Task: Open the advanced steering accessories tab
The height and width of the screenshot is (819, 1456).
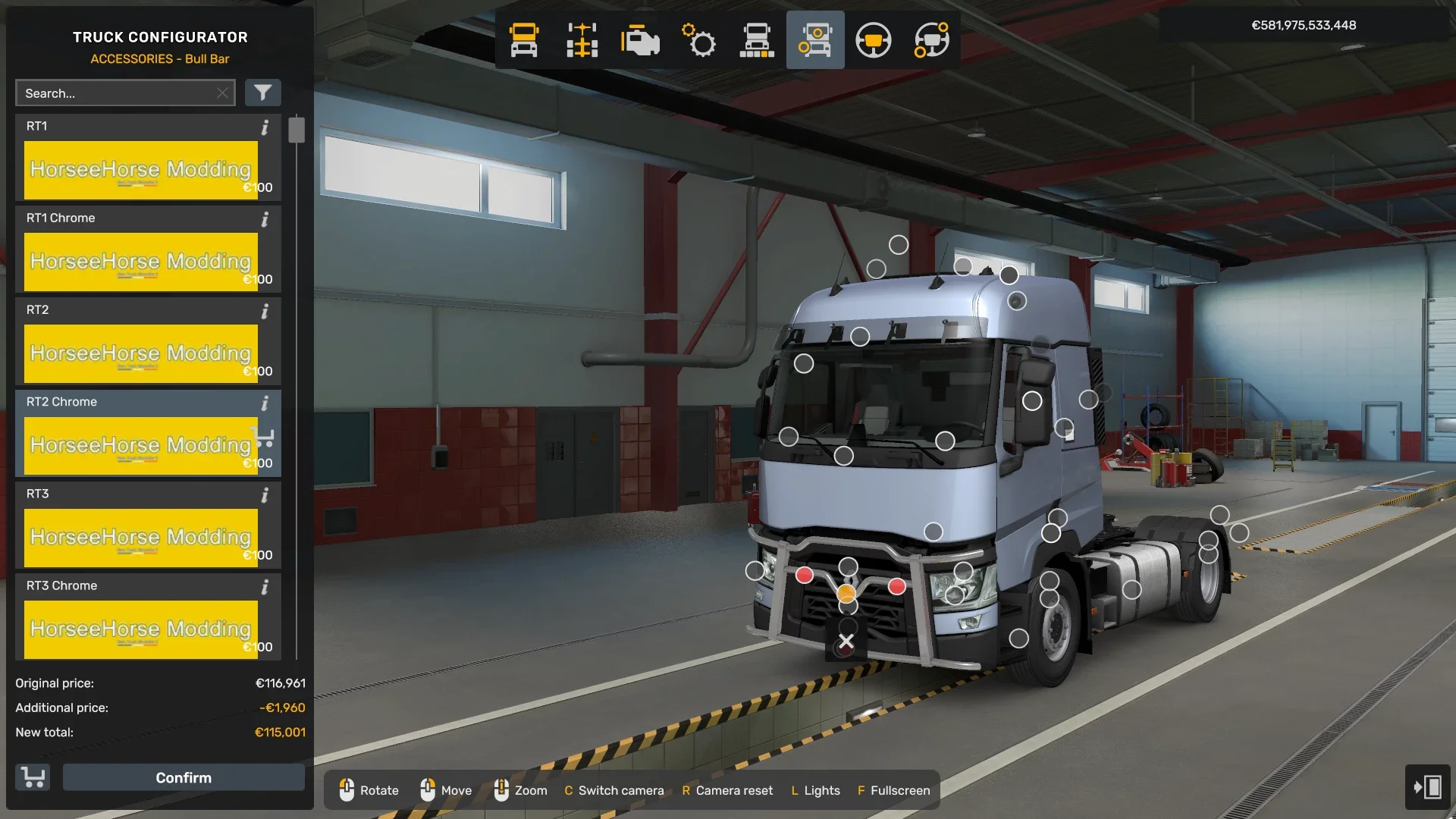Action: 932,40
